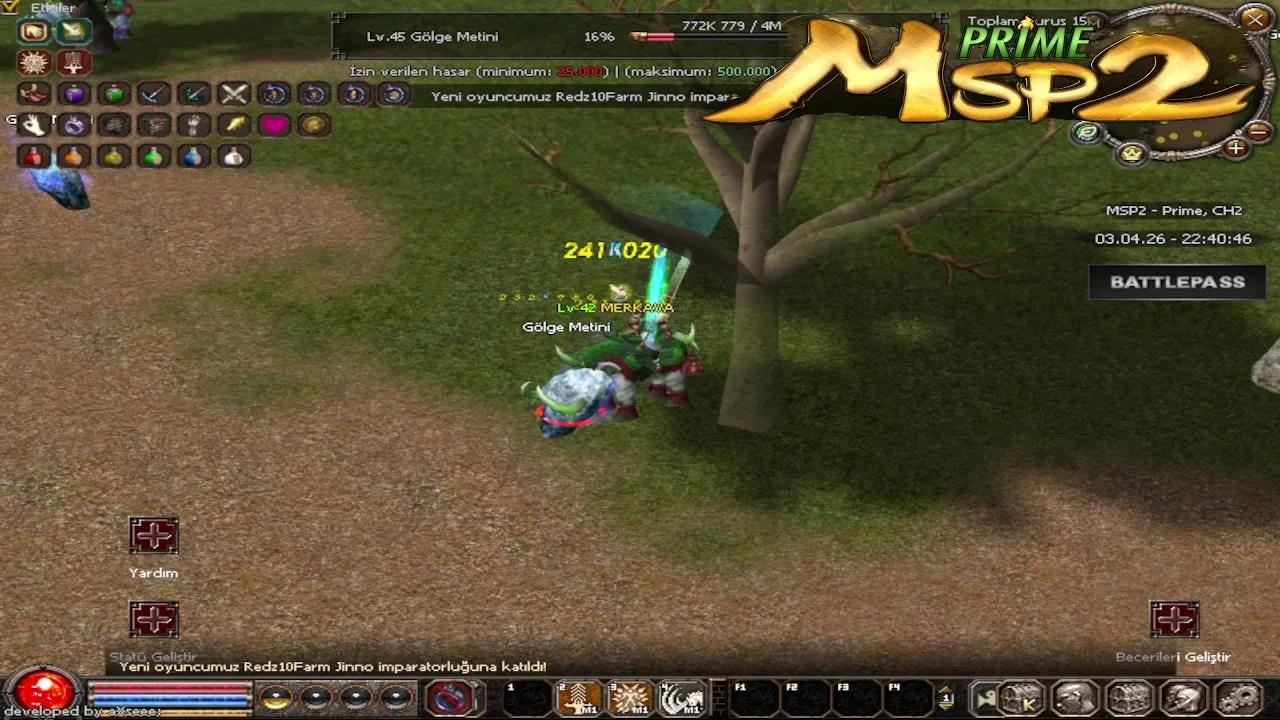The image size is (1280, 720).
Task: Open the inventory chest icon marked K
Action: coord(1021,698)
